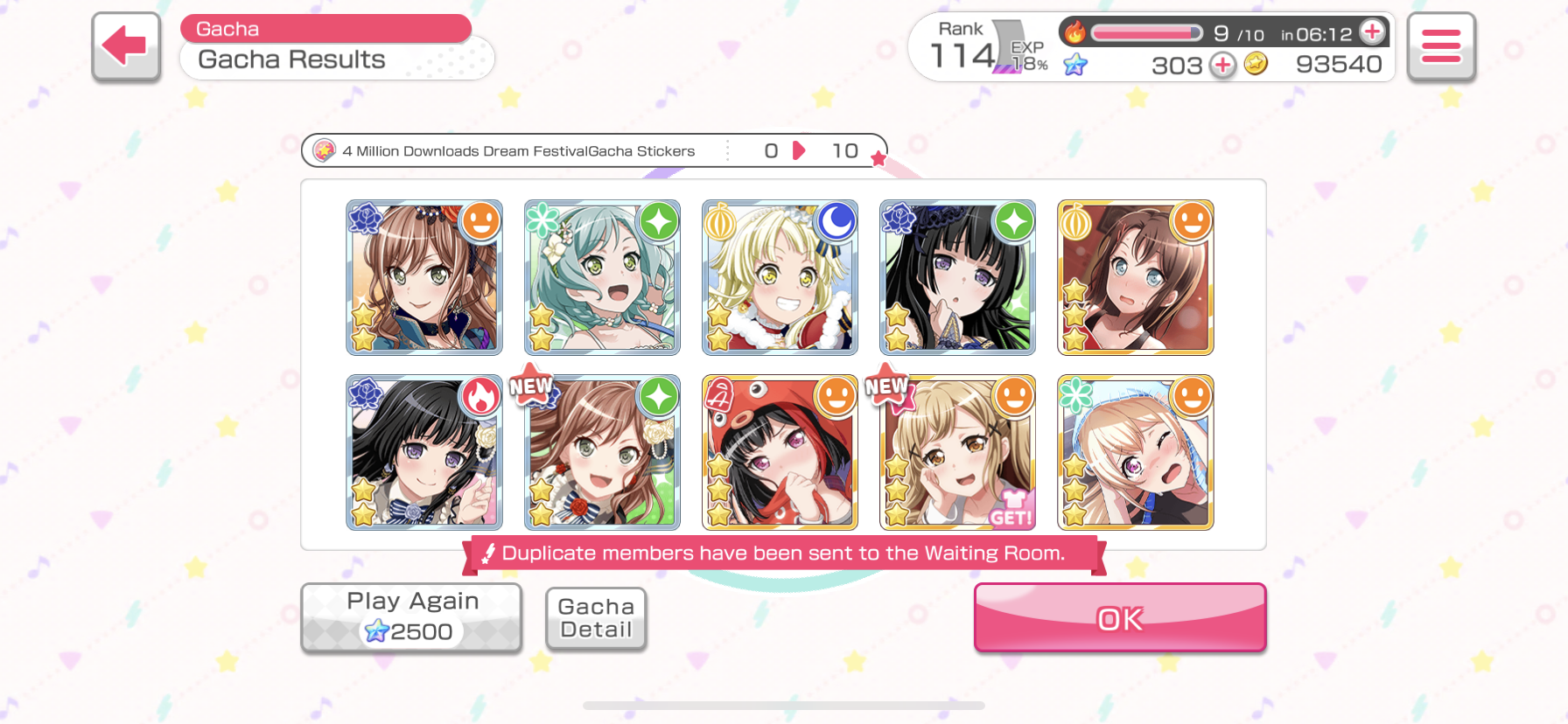View black-haired girl card with flame icon

[424, 453]
